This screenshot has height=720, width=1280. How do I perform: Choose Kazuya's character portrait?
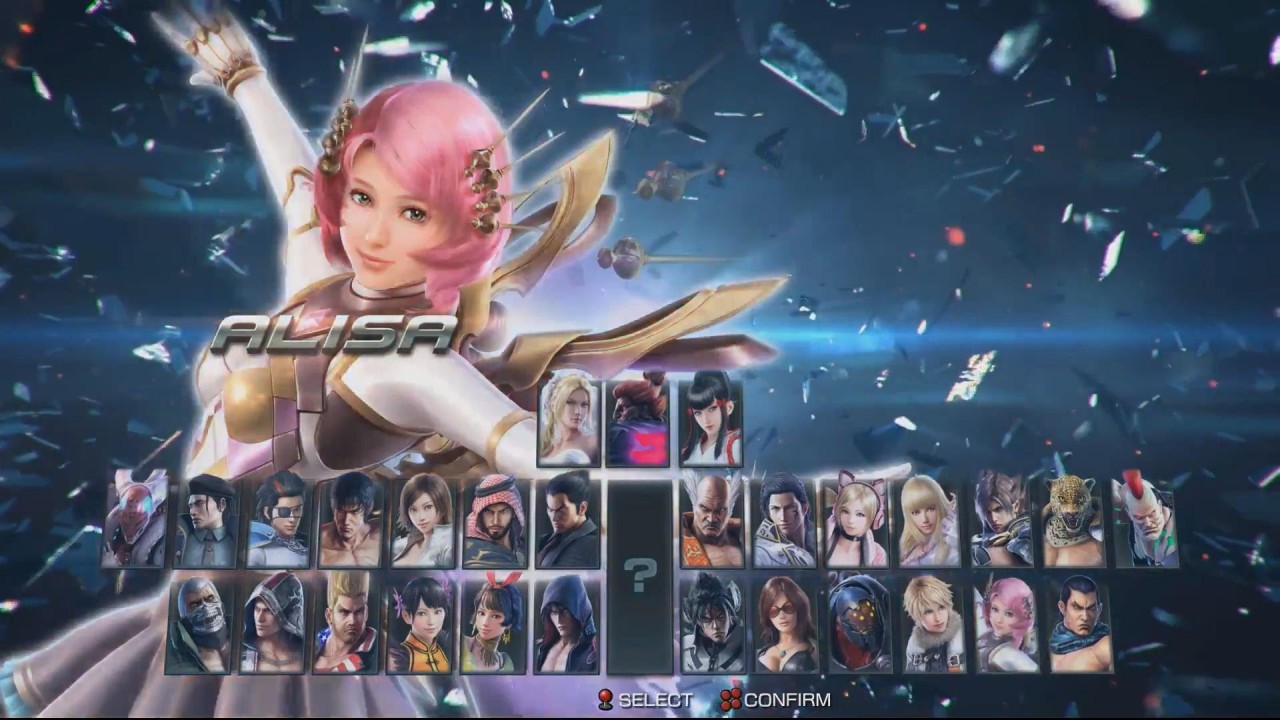[567, 521]
